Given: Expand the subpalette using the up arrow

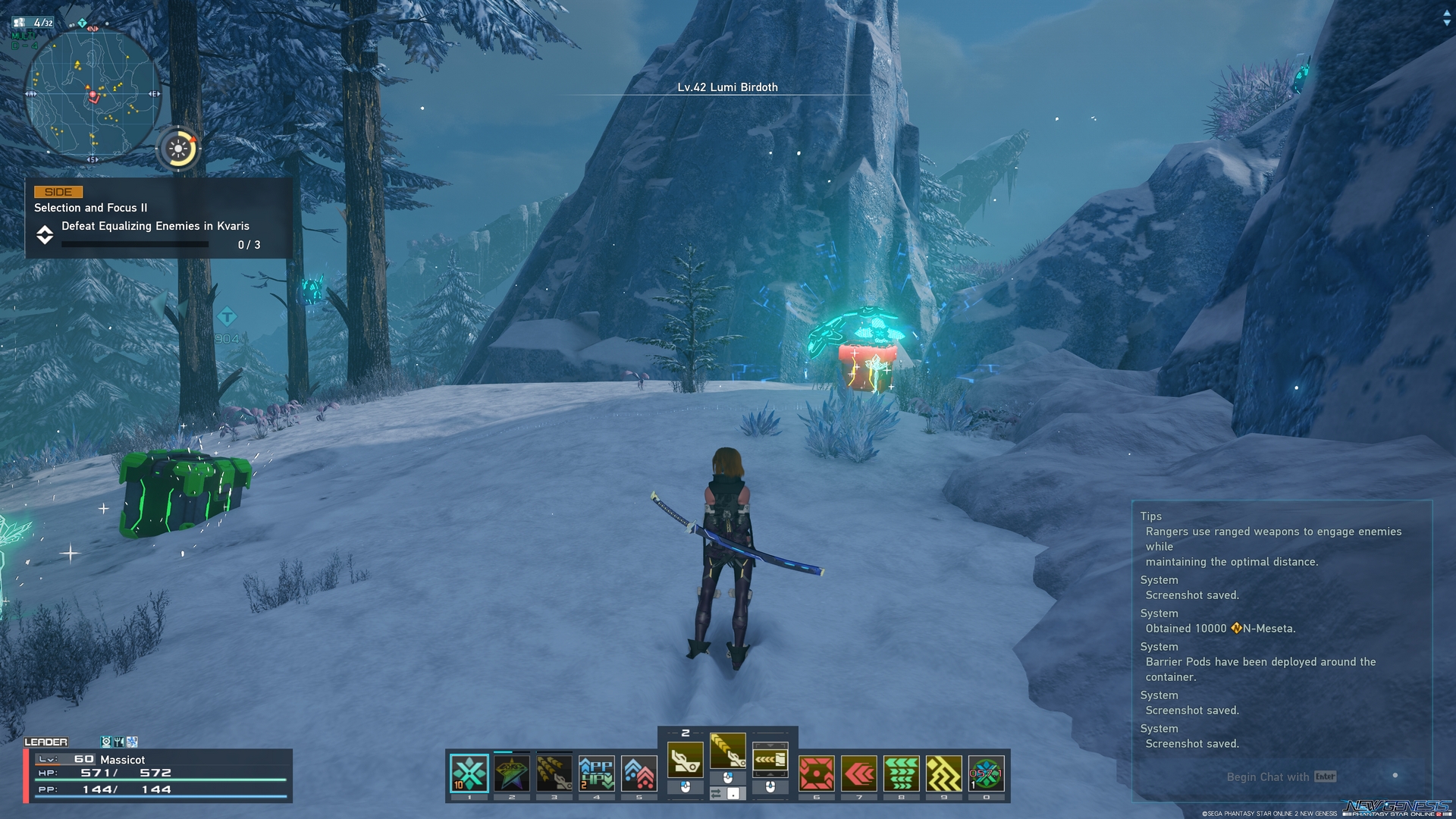Looking at the screenshot, I should click(x=770, y=775).
